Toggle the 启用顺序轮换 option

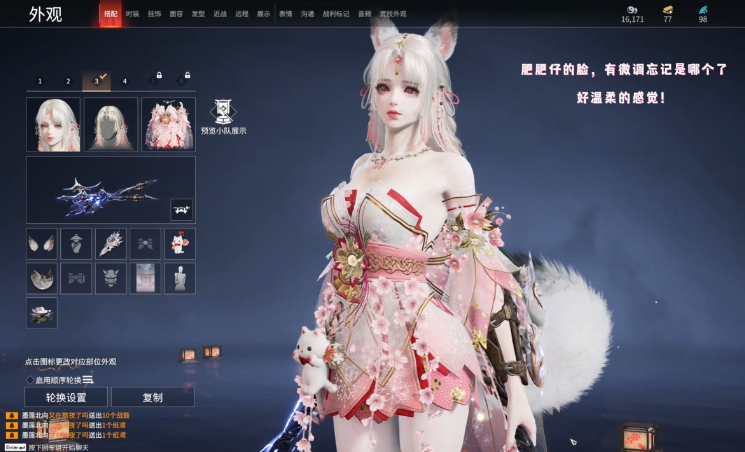click(x=31, y=380)
